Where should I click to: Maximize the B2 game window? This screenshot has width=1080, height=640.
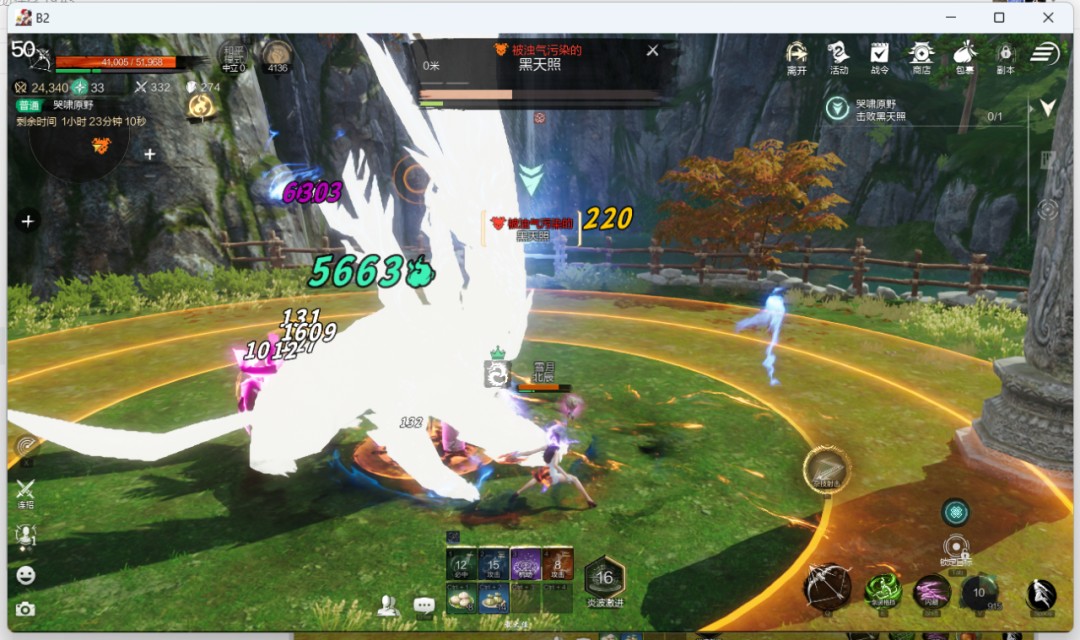(999, 17)
